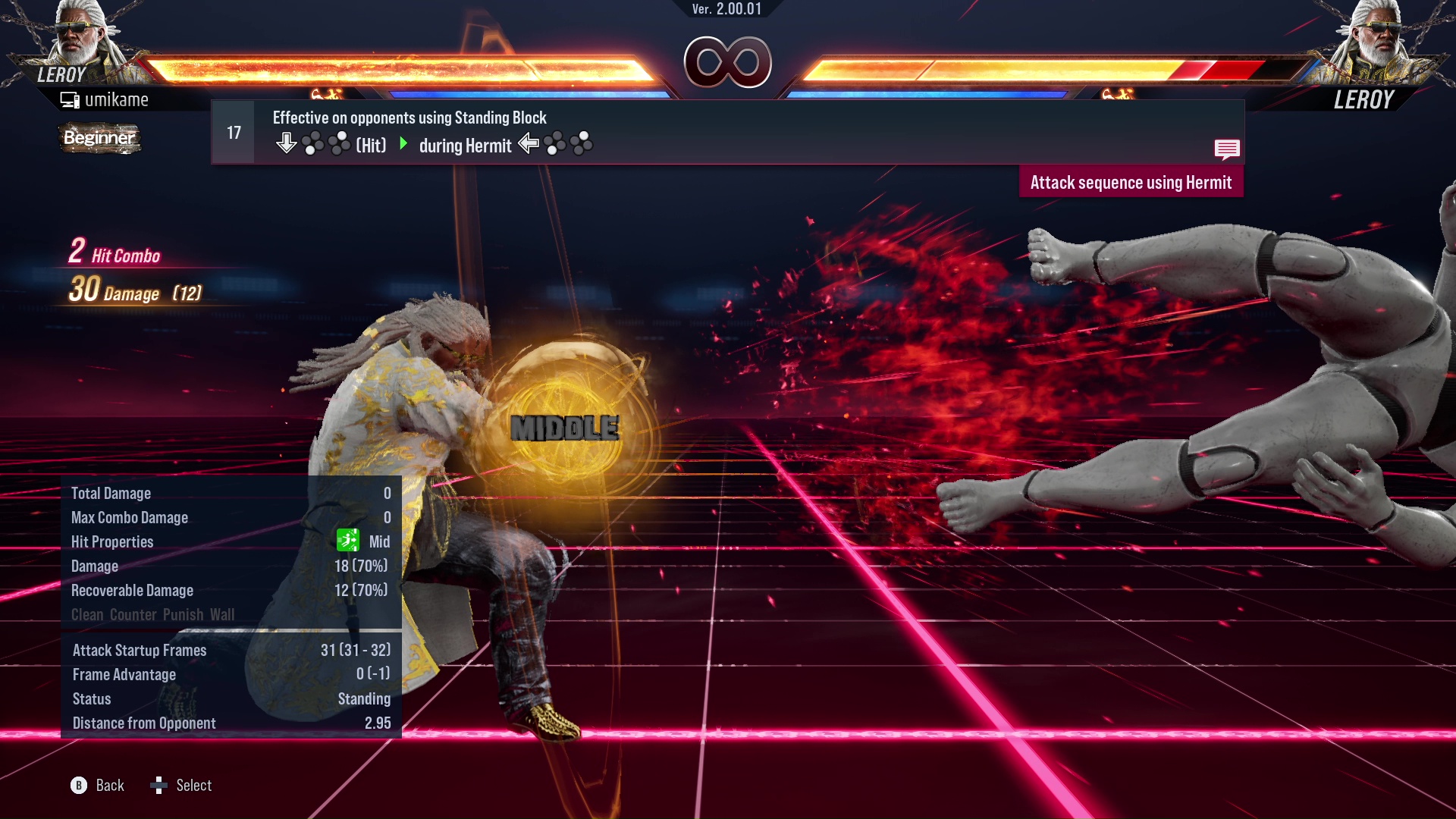Select the monitor icon beside umikame
This screenshot has width=1456, height=819.
point(69,98)
